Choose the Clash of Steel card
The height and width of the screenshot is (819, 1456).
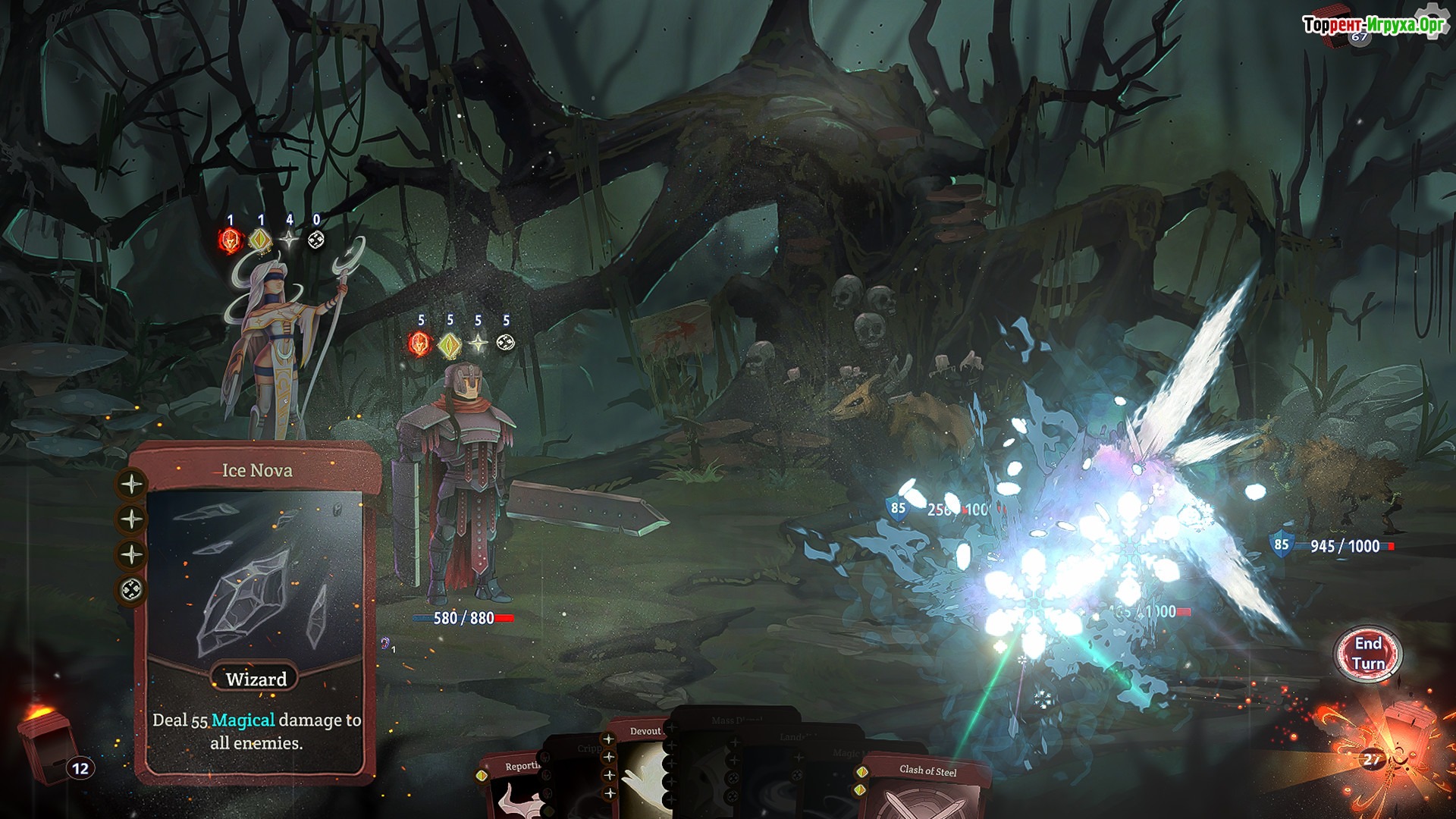click(927, 787)
